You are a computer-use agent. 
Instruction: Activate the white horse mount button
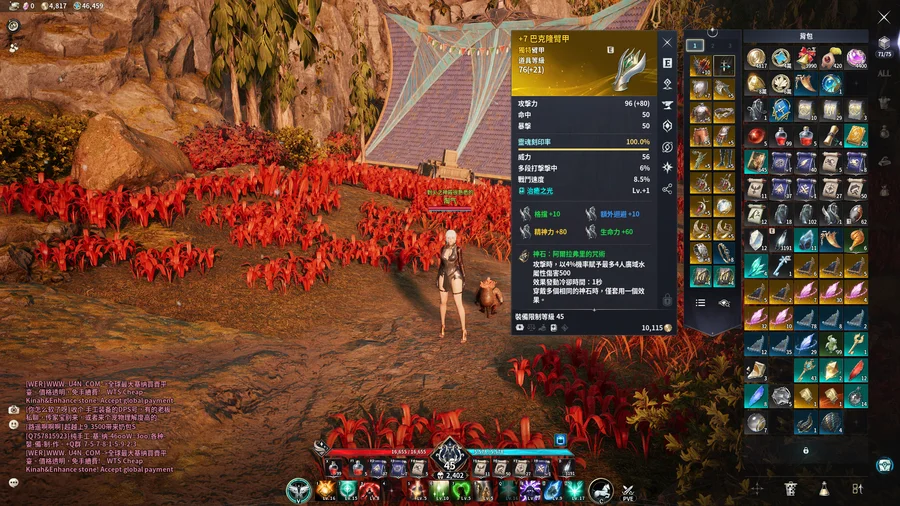[601, 490]
